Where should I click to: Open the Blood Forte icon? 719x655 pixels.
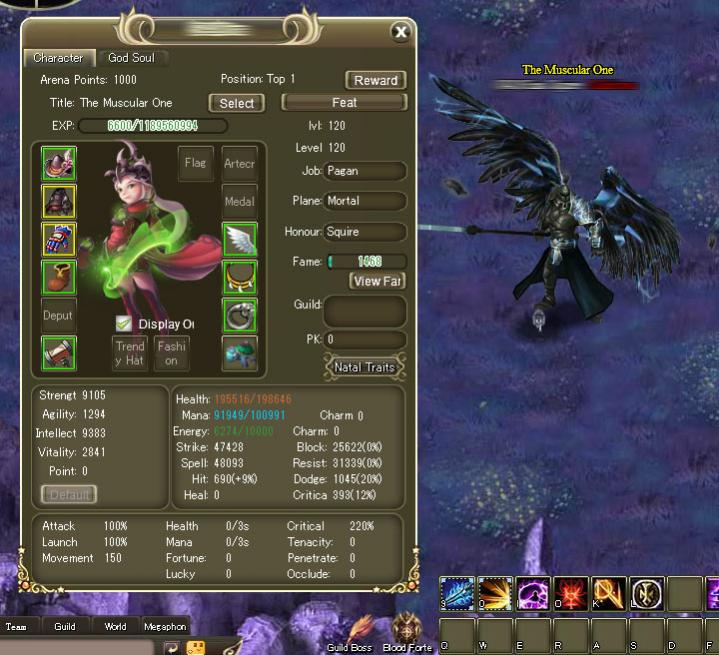tap(407, 634)
